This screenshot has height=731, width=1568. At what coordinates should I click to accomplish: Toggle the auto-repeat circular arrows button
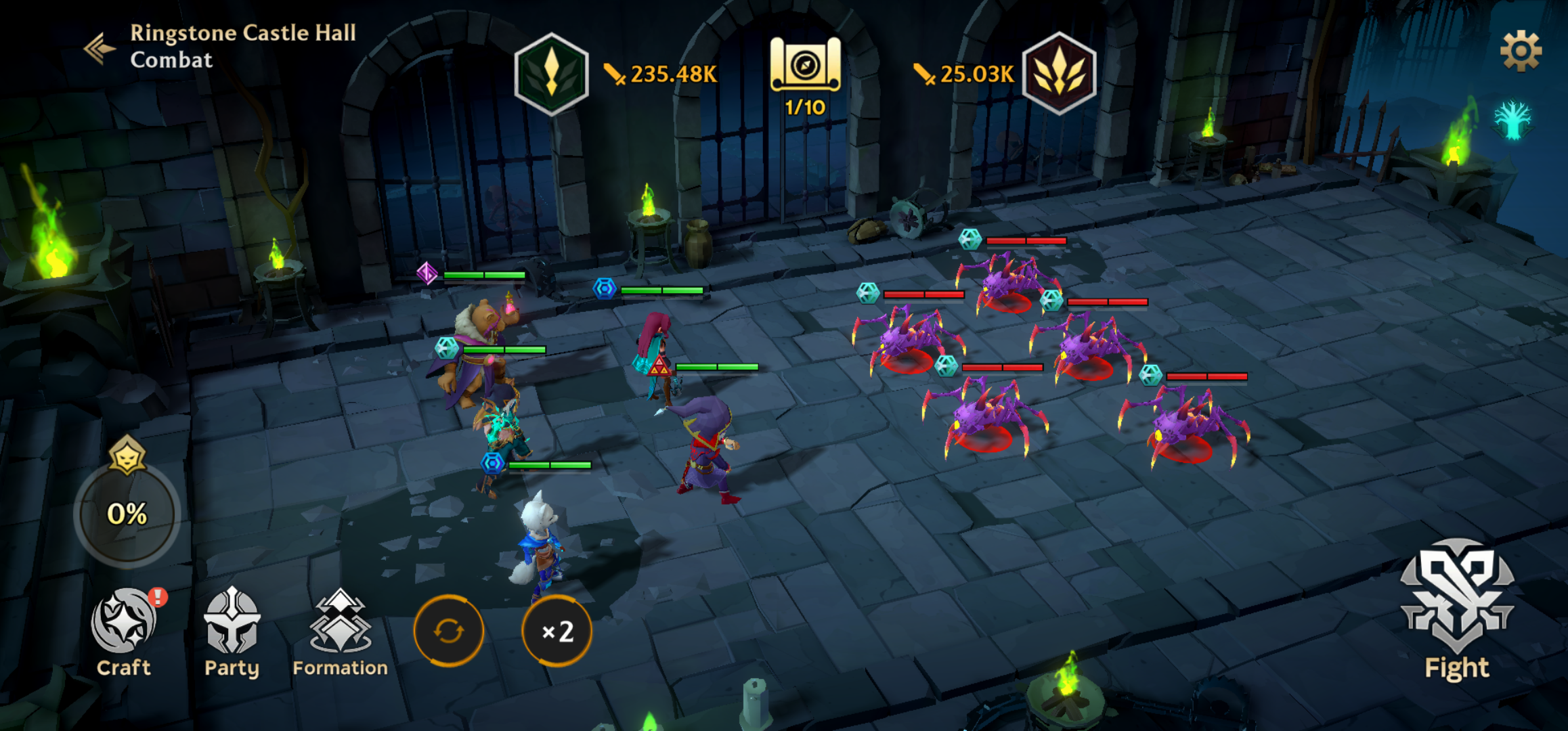pyautogui.click(x=448, y=631)
